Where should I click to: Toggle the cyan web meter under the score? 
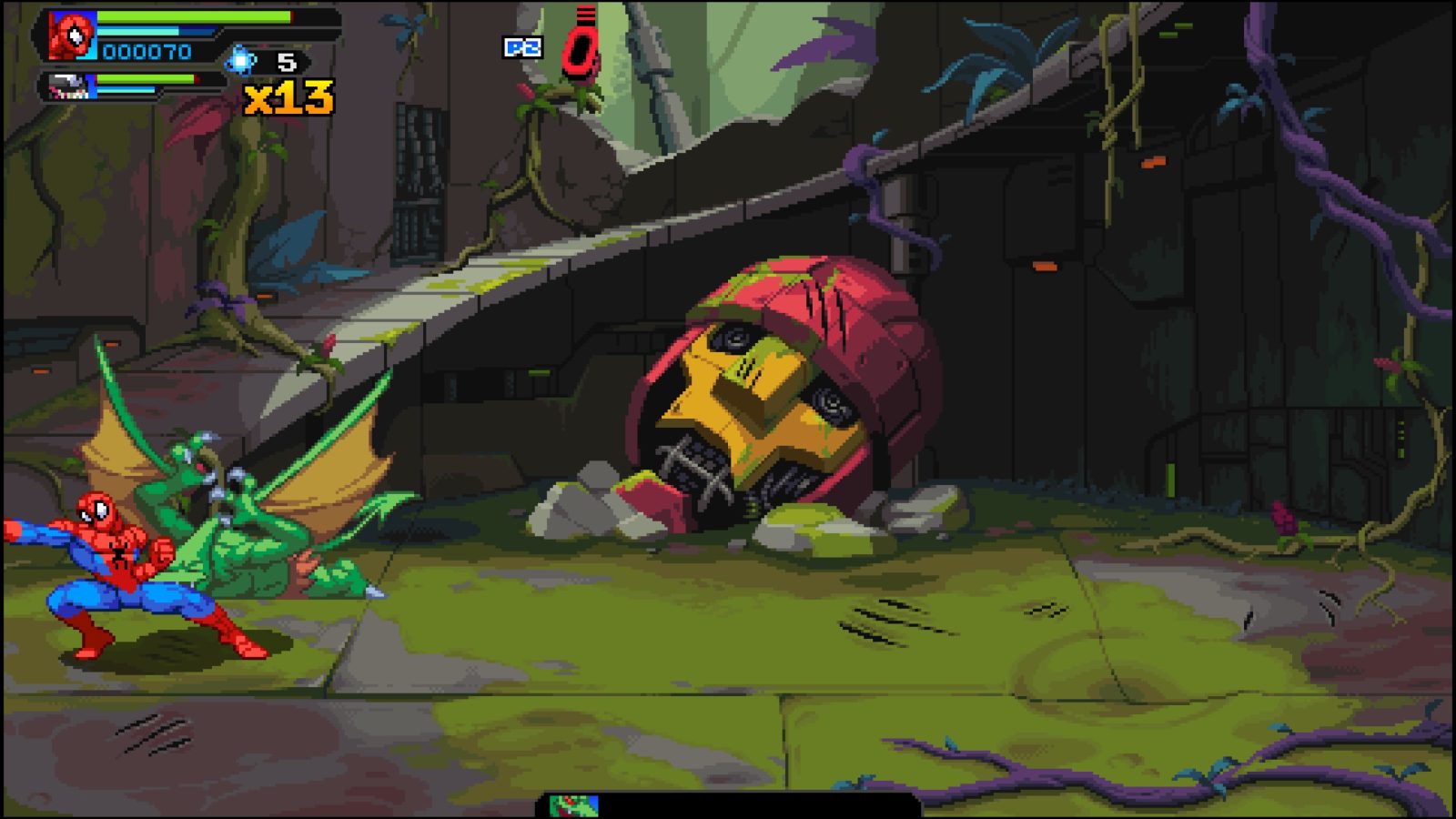pos(136,30)
